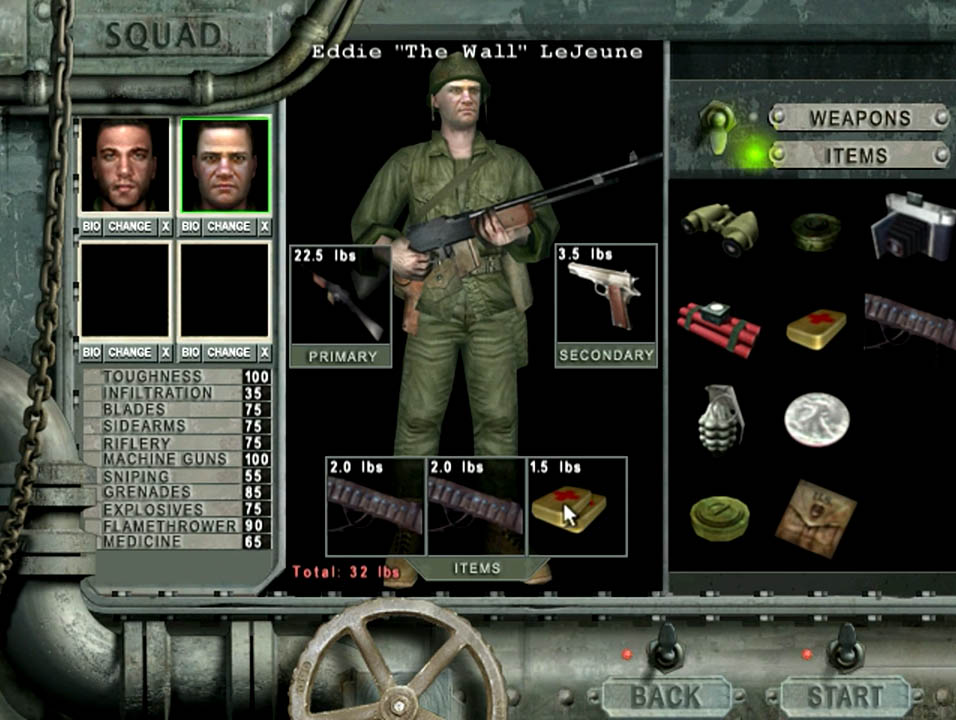Choose the dynamite bundle item
The image size is (956, 720).
(718, 325)
